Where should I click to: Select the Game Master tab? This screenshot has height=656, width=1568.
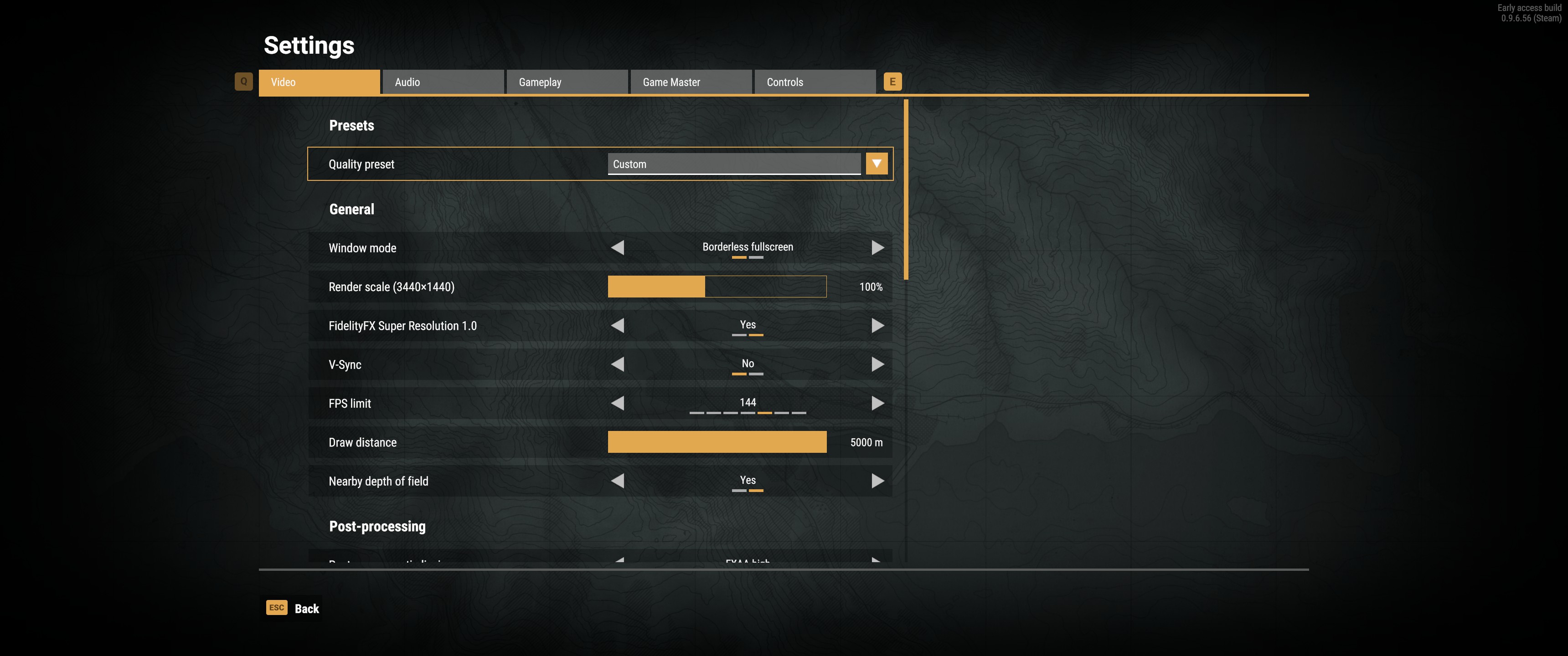pyautogui.click(x=690, y=82)
